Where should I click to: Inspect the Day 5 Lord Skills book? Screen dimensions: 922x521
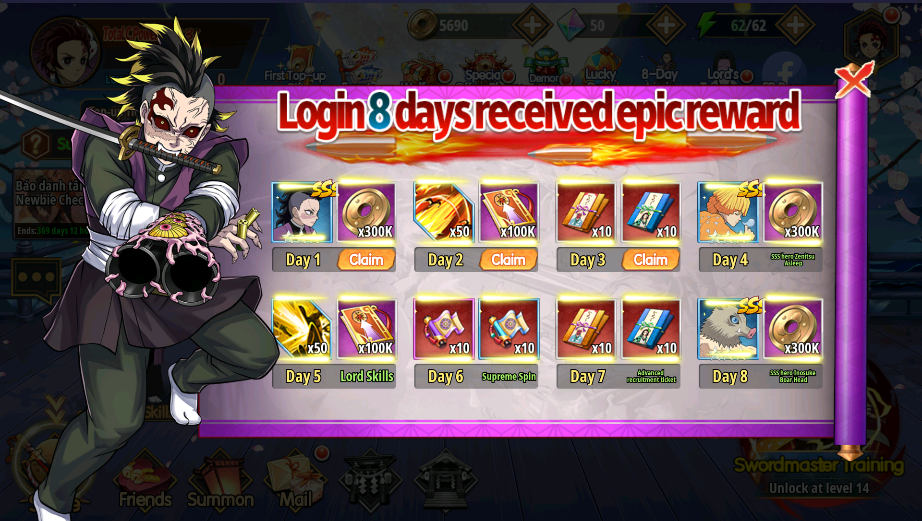[x=367, y=329]
